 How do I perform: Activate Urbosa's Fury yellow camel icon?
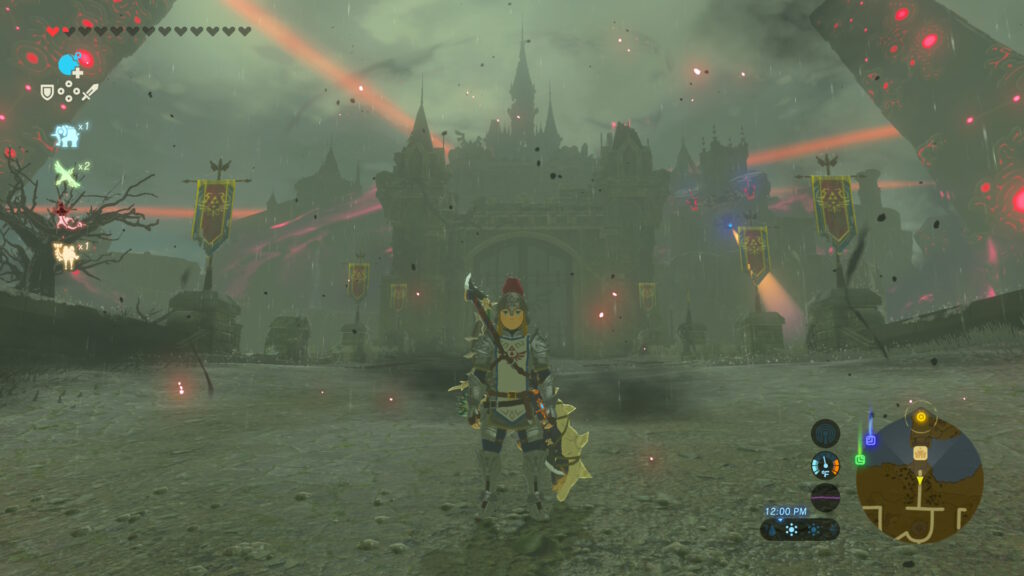click(x=66, y=256)
